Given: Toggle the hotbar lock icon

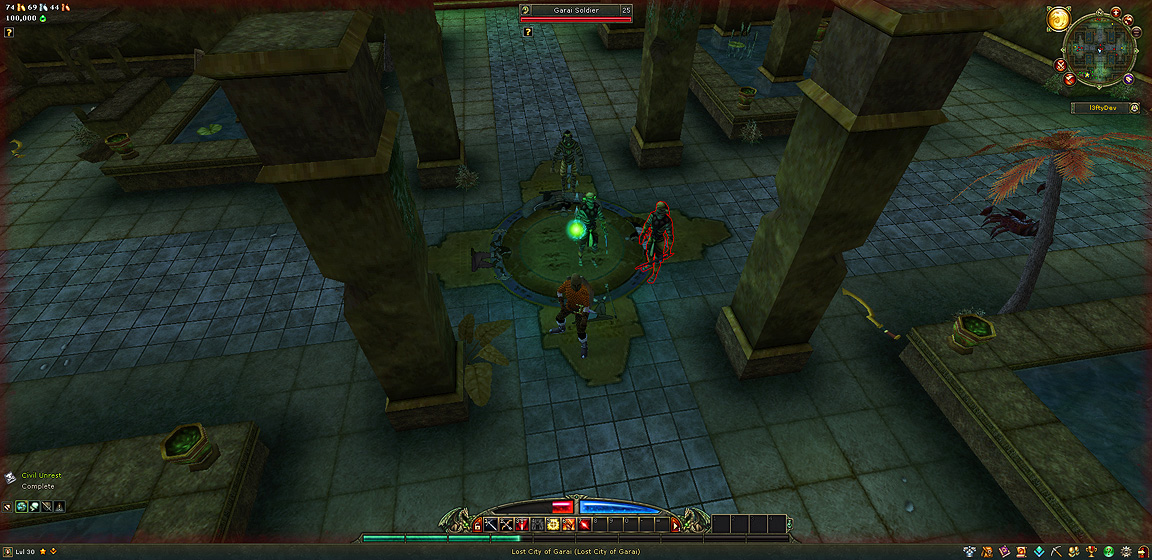Looking at the screenshot, I should pos(477,526).
